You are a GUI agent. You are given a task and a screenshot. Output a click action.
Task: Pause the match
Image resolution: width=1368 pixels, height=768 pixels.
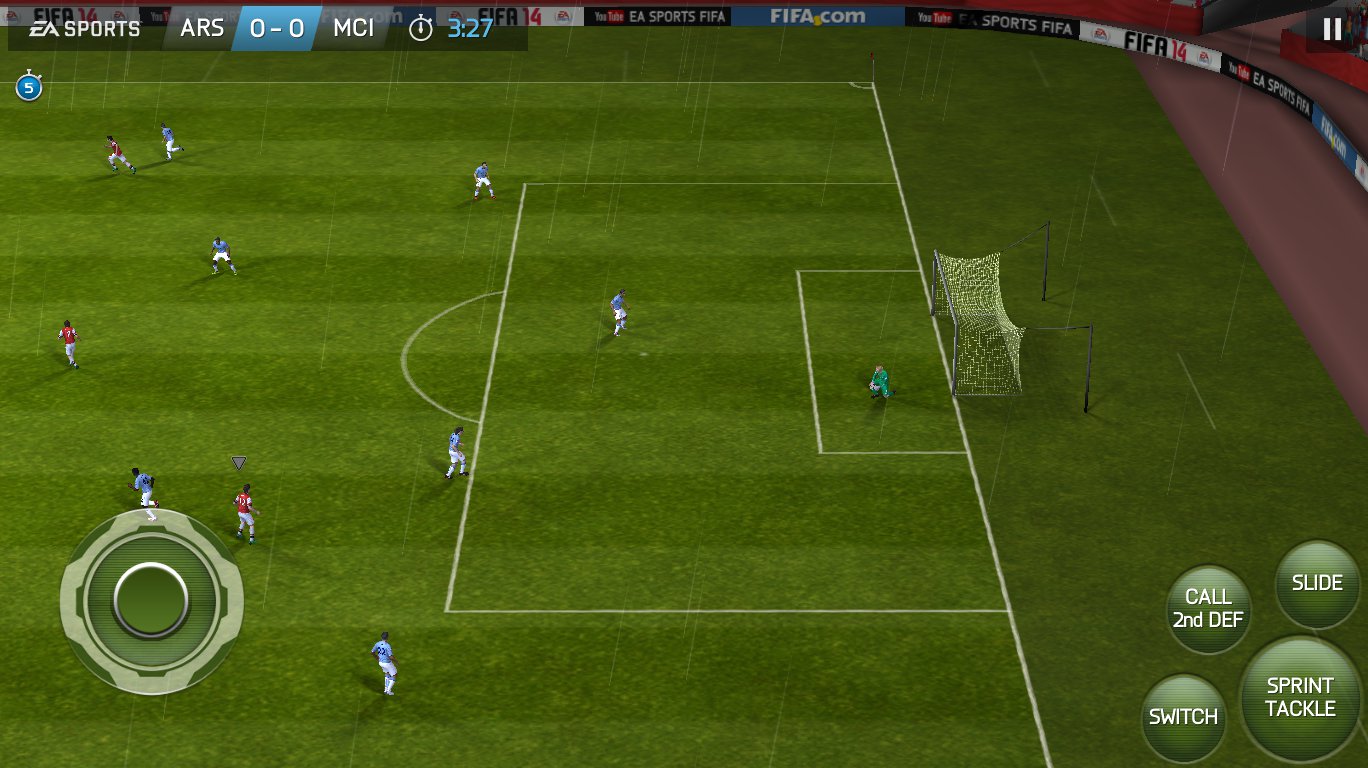(x=1332, y=29)
